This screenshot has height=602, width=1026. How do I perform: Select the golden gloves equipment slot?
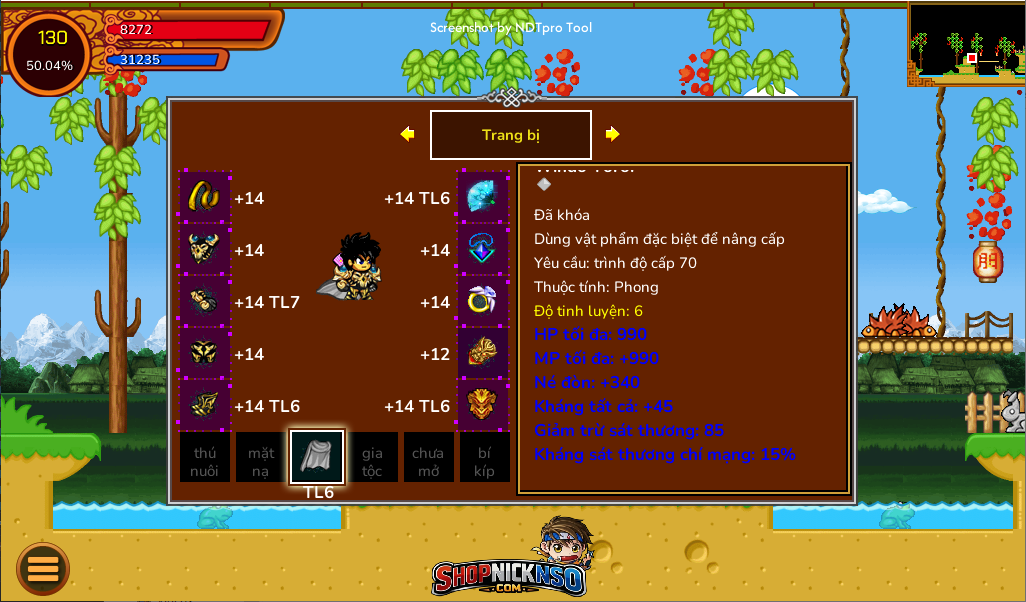tap(205, 301)
